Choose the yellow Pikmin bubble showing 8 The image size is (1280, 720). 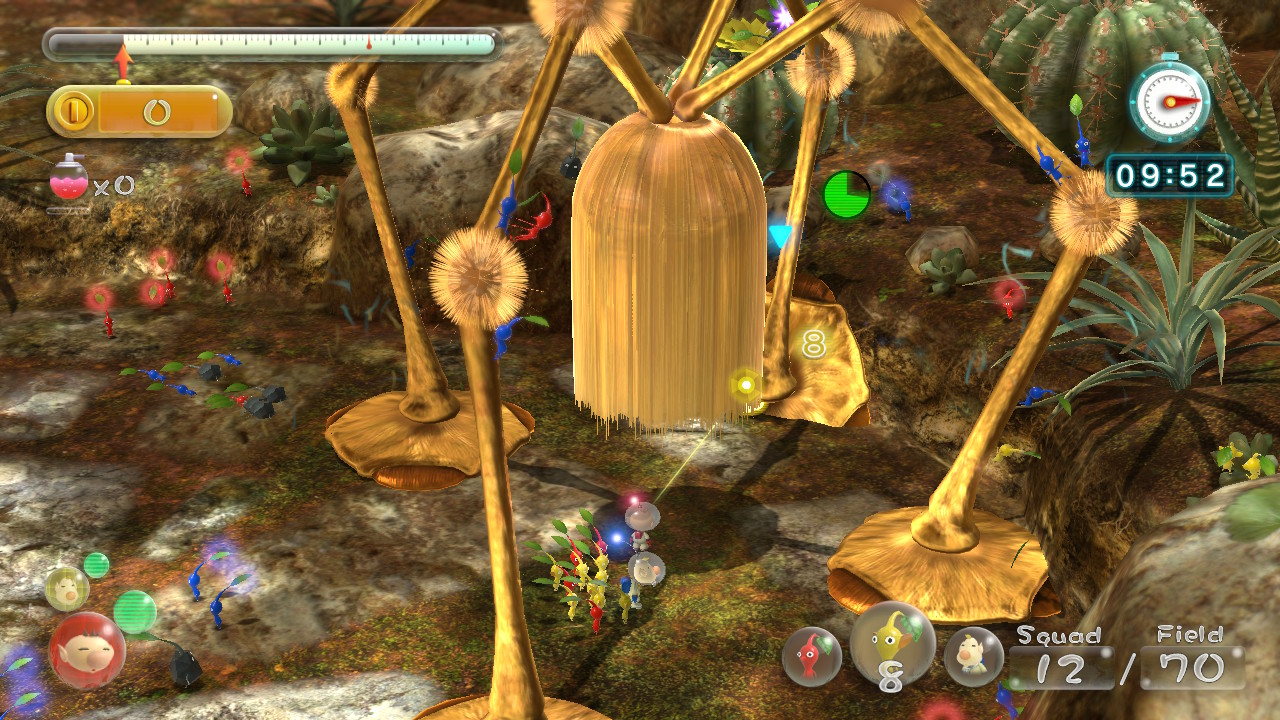[x=891, y=645]
